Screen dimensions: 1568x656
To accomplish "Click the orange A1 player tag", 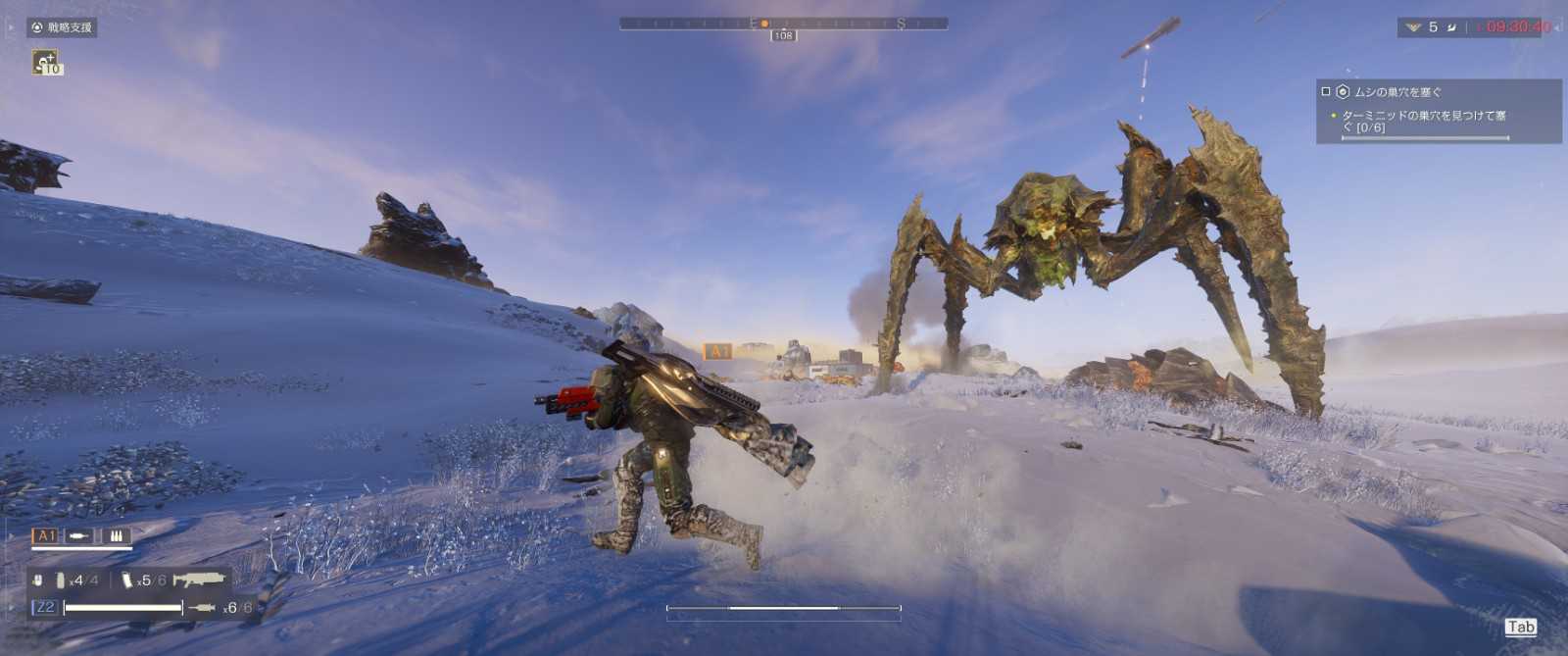I will [x=46, y=536].
